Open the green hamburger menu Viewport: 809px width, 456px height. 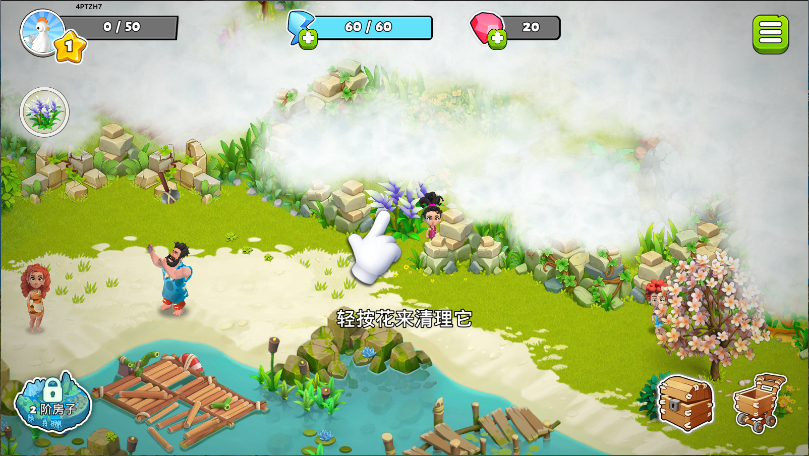coord(770,32)
